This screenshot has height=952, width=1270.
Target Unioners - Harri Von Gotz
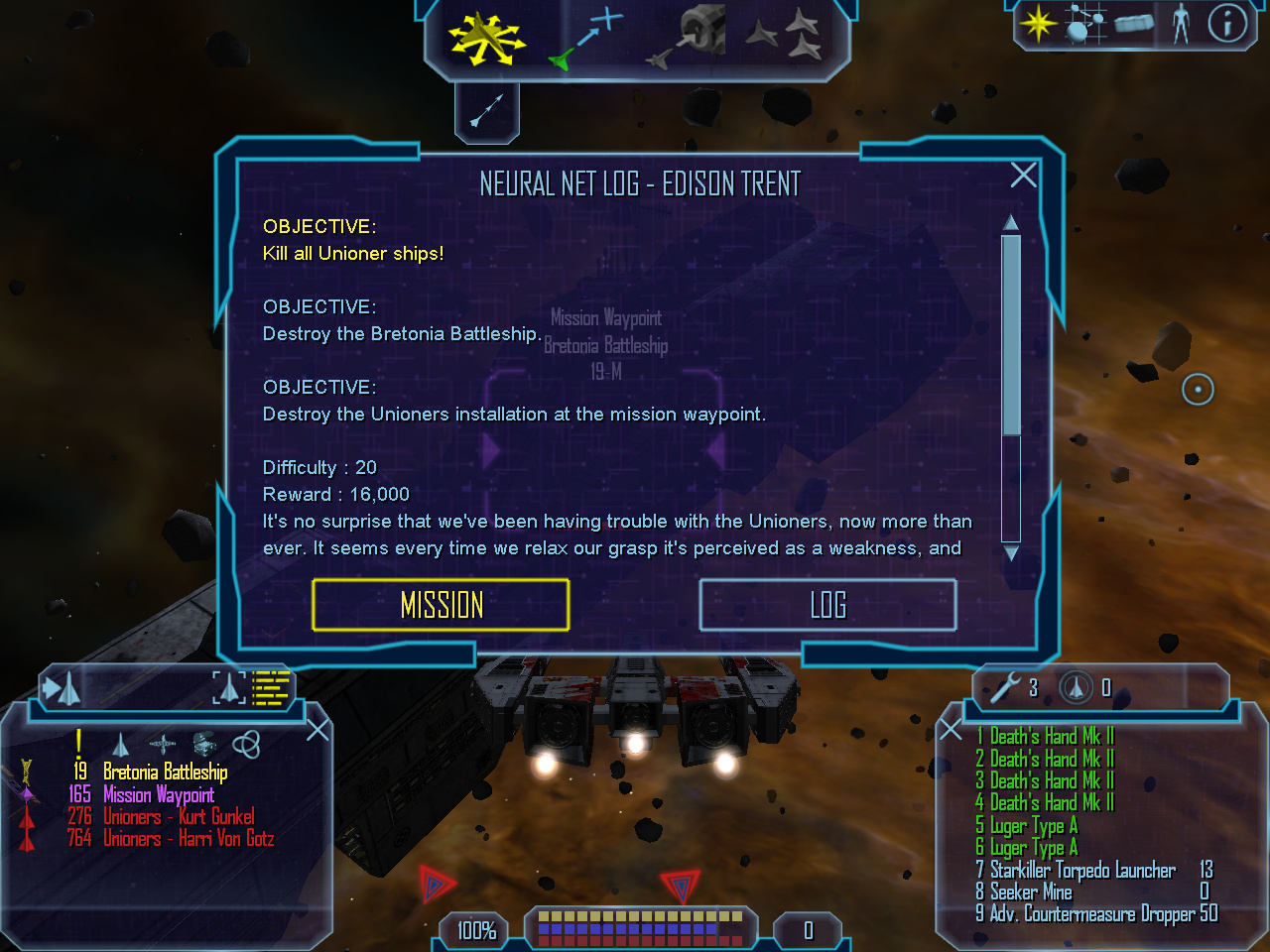pos(189,839)
